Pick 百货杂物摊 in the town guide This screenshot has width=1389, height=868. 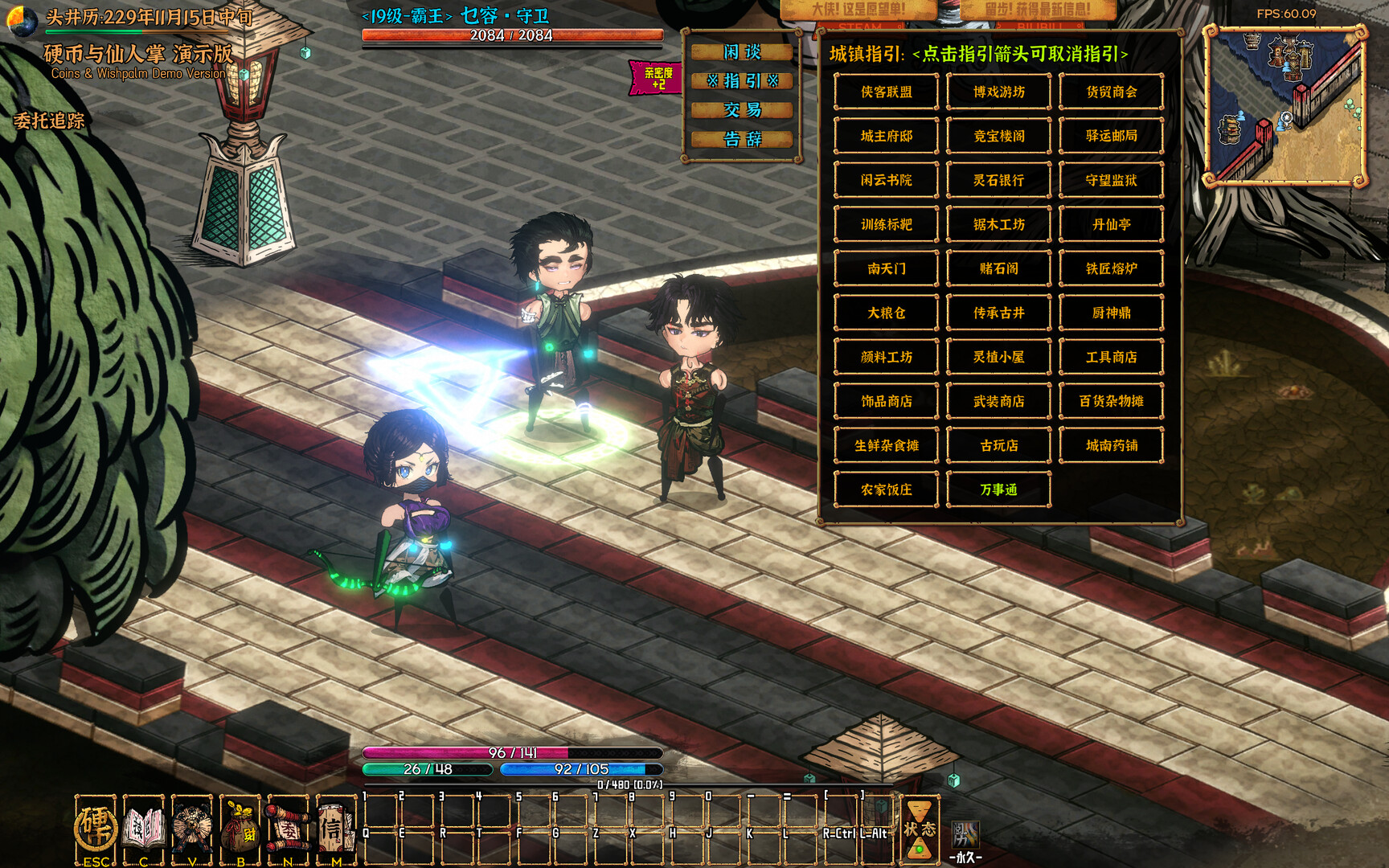[x=1111, y=401]
